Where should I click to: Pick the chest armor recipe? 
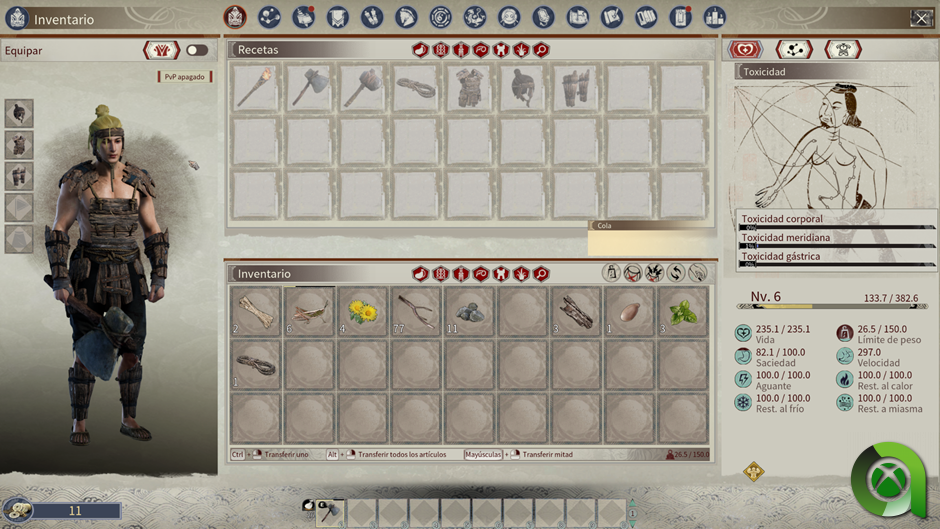click(x=469, y=88)
